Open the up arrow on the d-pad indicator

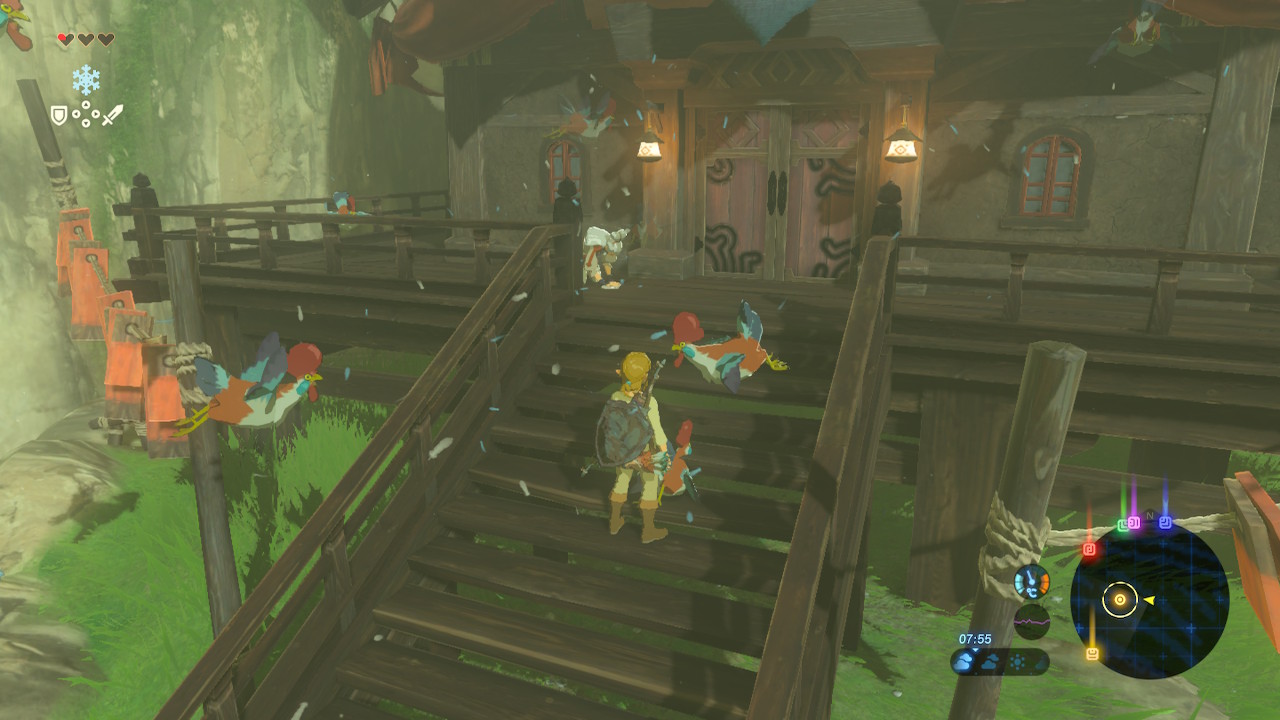tap(86, 103)
